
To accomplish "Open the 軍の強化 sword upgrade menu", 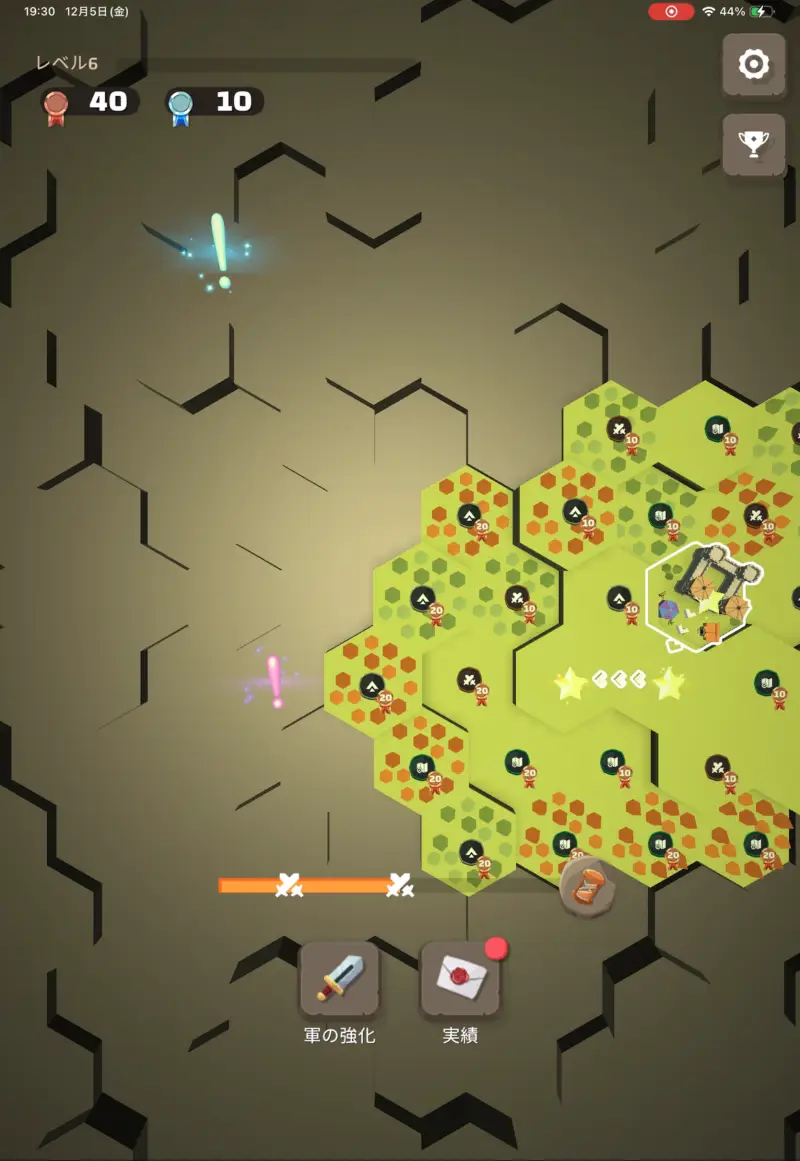I will [x=340, y=979].
